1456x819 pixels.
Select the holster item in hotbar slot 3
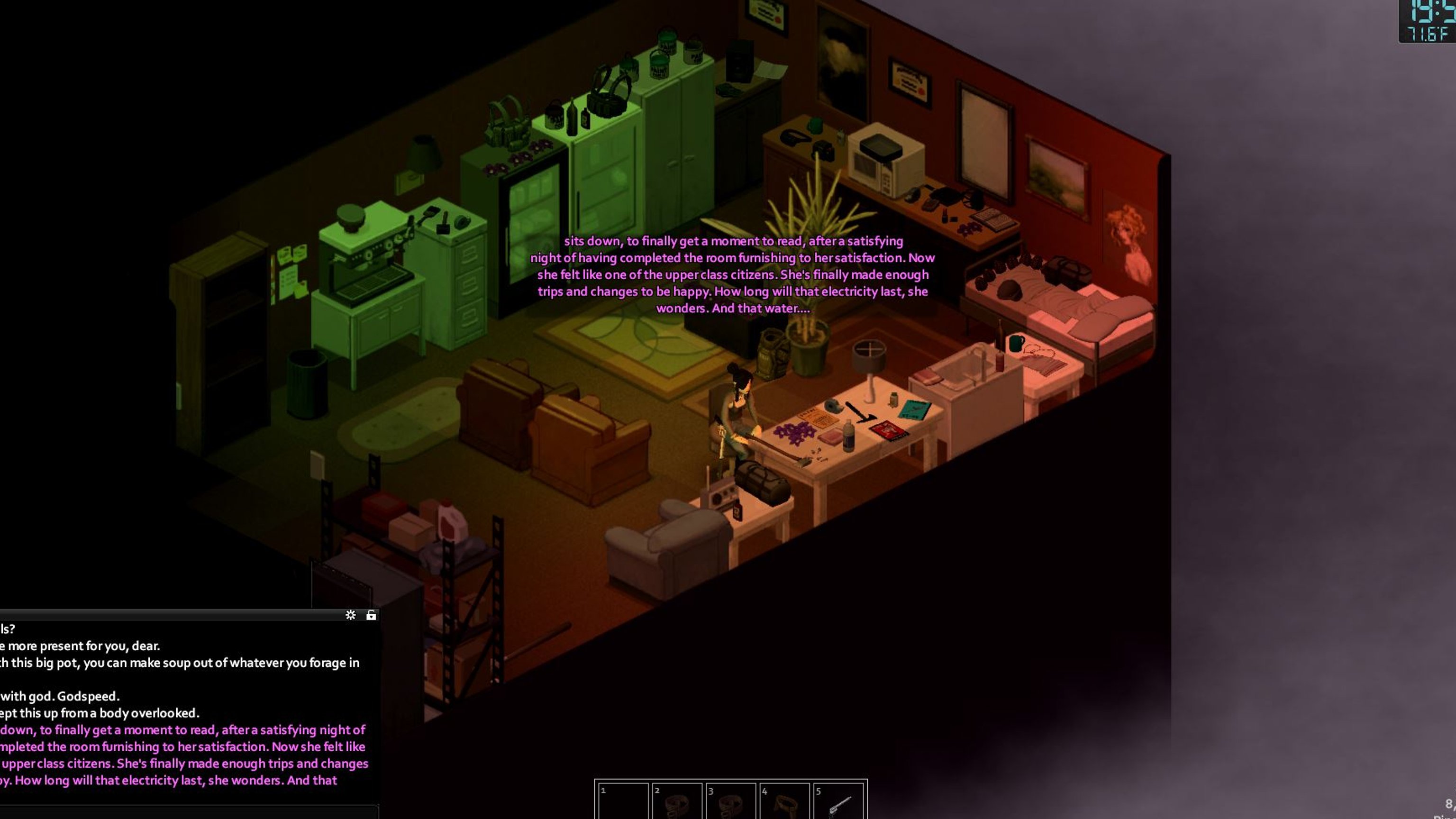pyautogui.click(x=730, y=801)
